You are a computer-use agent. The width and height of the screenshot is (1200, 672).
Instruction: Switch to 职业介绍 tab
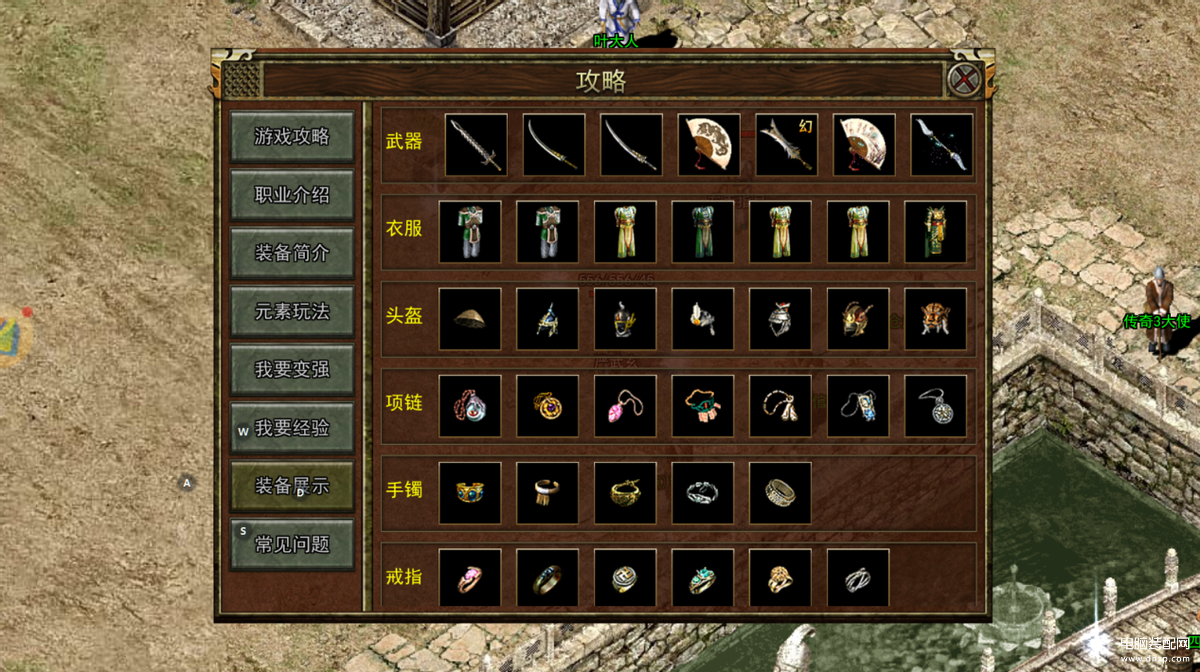pos(291,195)
